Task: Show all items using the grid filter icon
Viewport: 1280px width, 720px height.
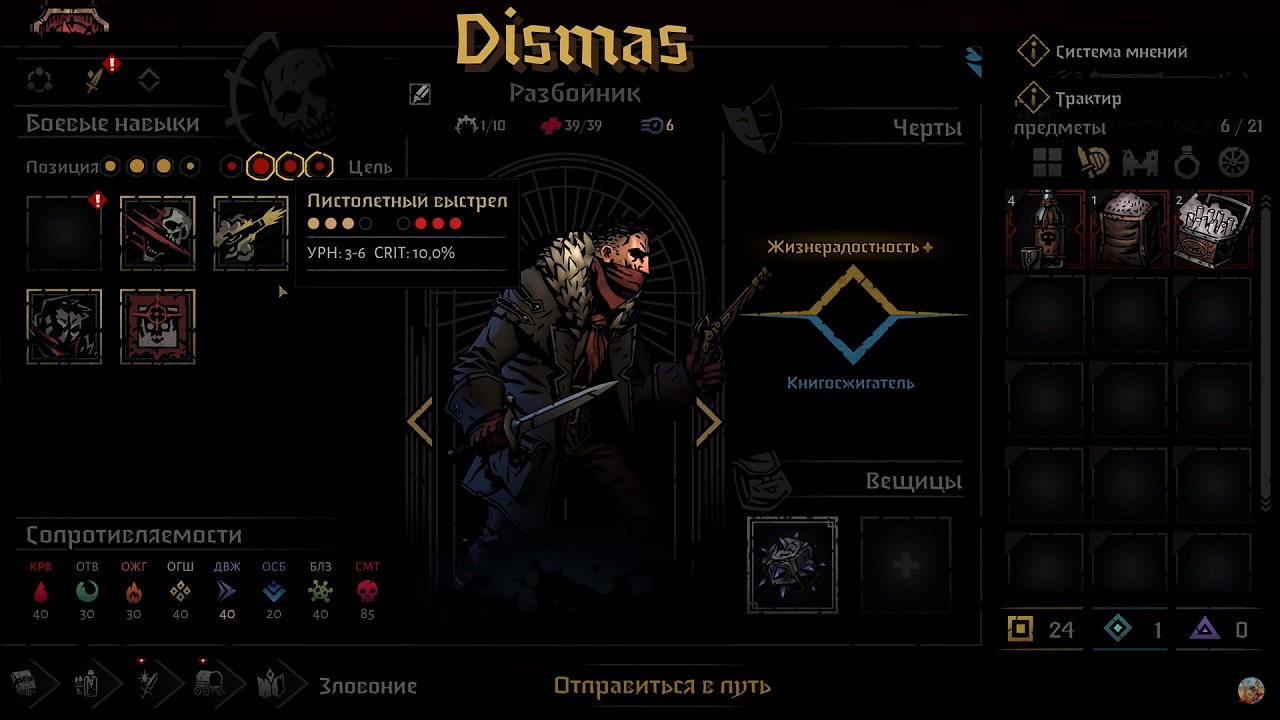Action: 1046,162
